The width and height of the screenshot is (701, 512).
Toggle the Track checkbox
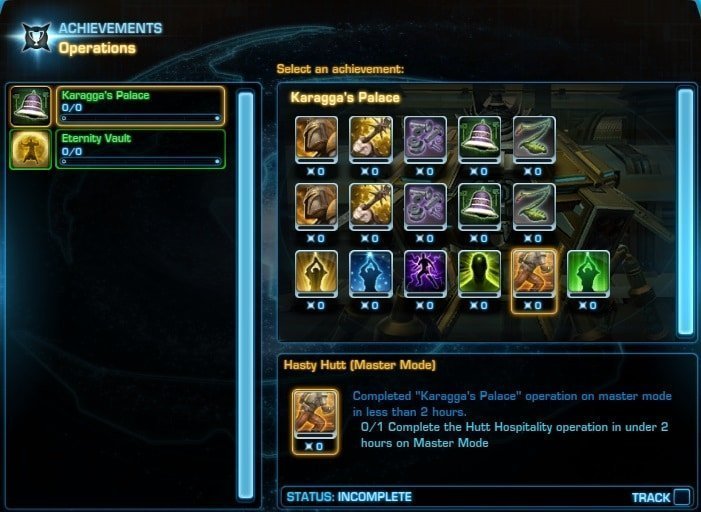point(681,497)
